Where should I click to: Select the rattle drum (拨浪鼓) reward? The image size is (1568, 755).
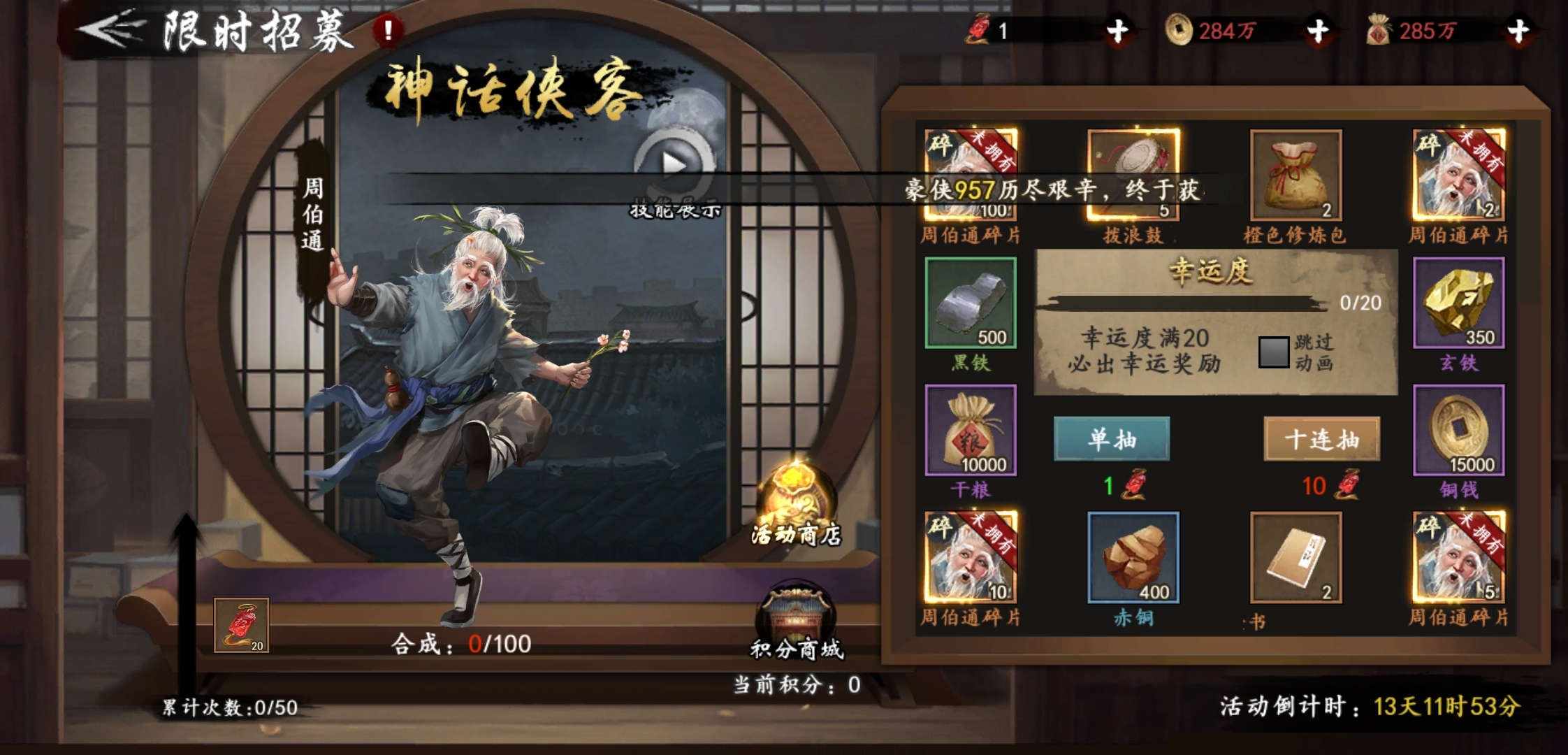1133,175
